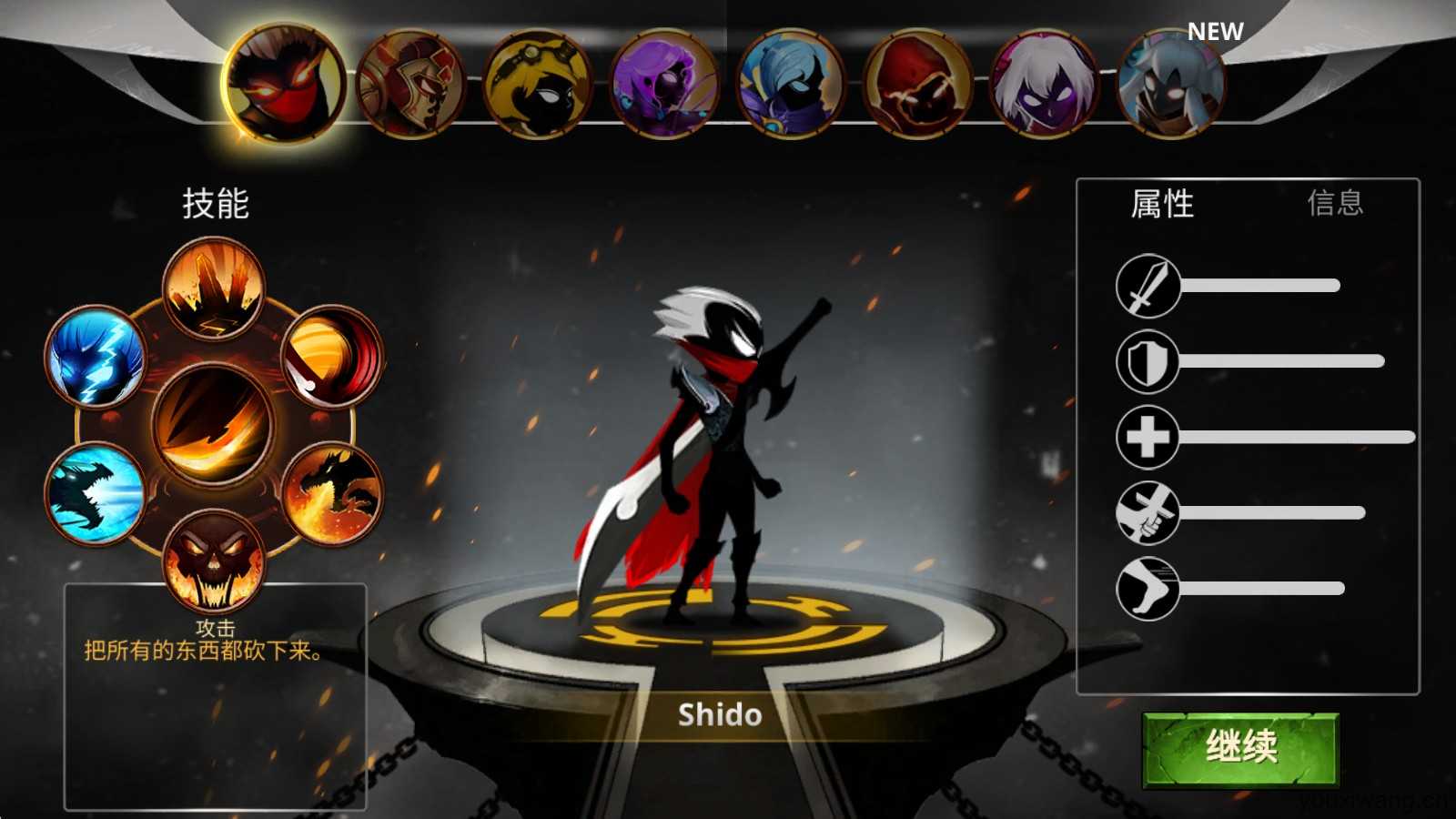Select the yellow-hooded goggles hero portrait

tap(538, 85)
